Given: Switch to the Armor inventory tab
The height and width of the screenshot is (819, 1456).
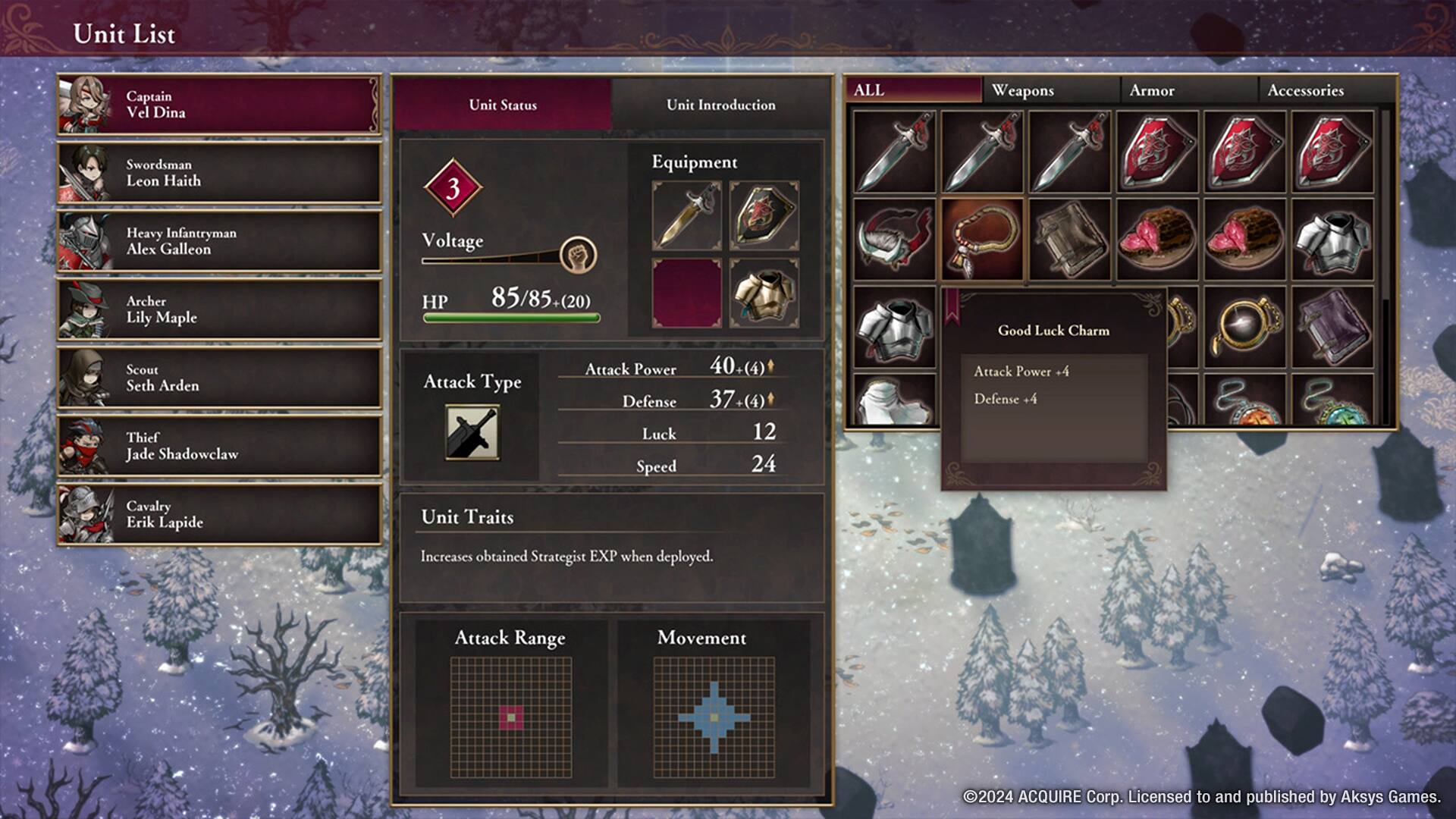Looking at the screenshot, I should tap(1153, 90).
